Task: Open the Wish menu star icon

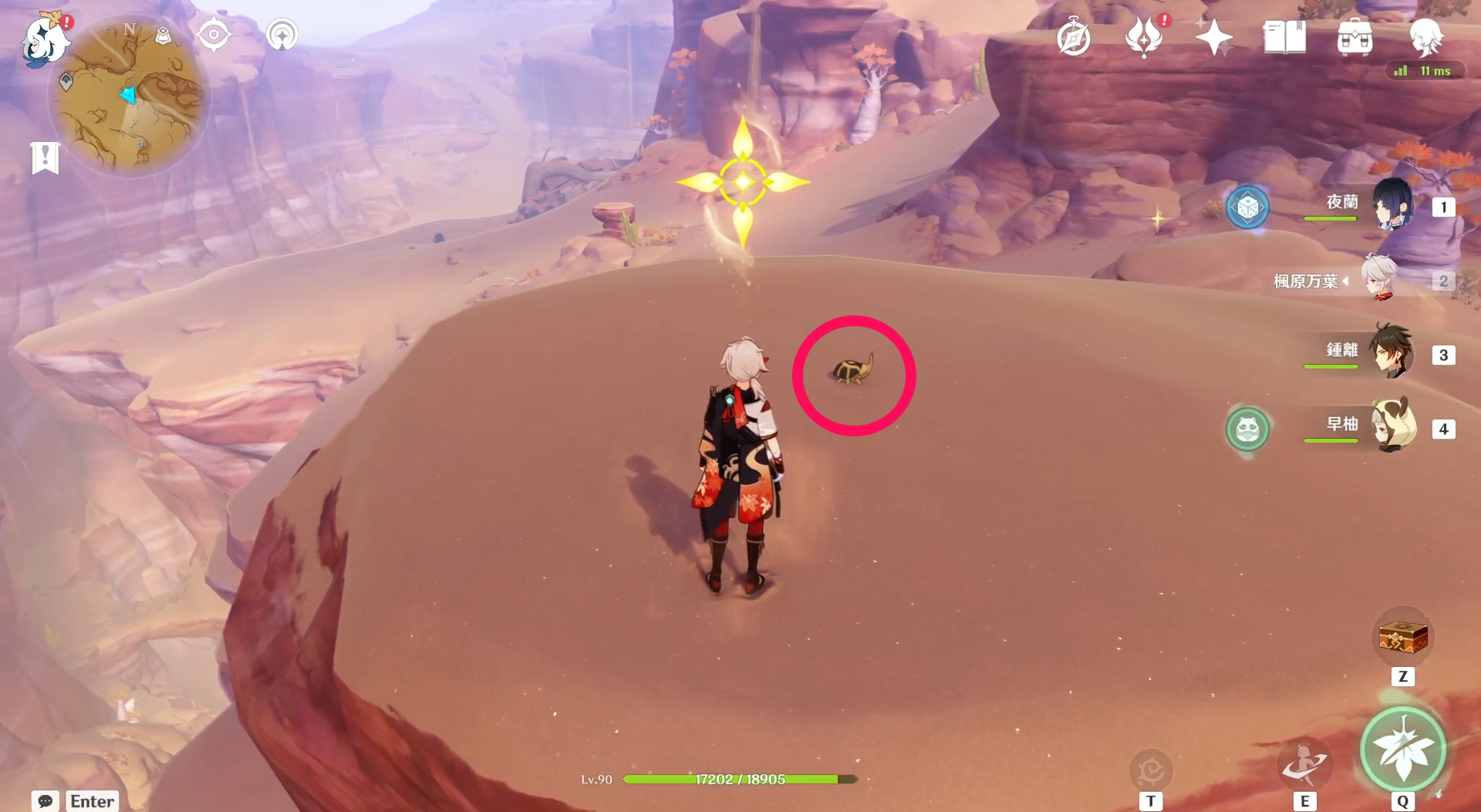Action: tap(1213, 35)
